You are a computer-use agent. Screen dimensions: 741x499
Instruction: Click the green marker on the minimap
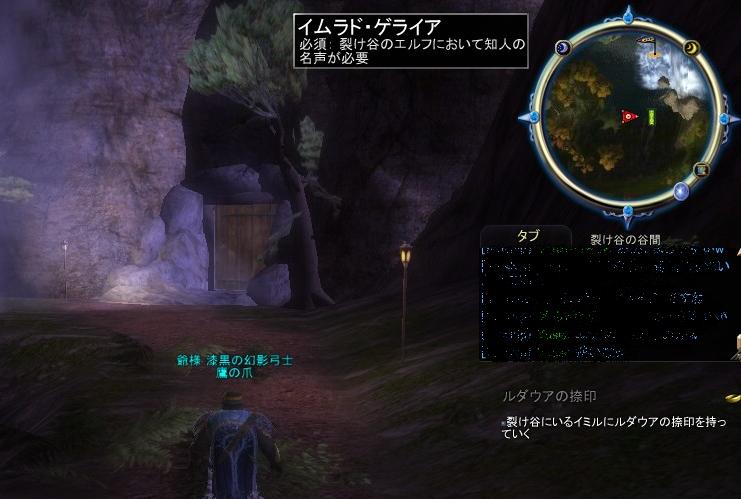click(651, 117)
